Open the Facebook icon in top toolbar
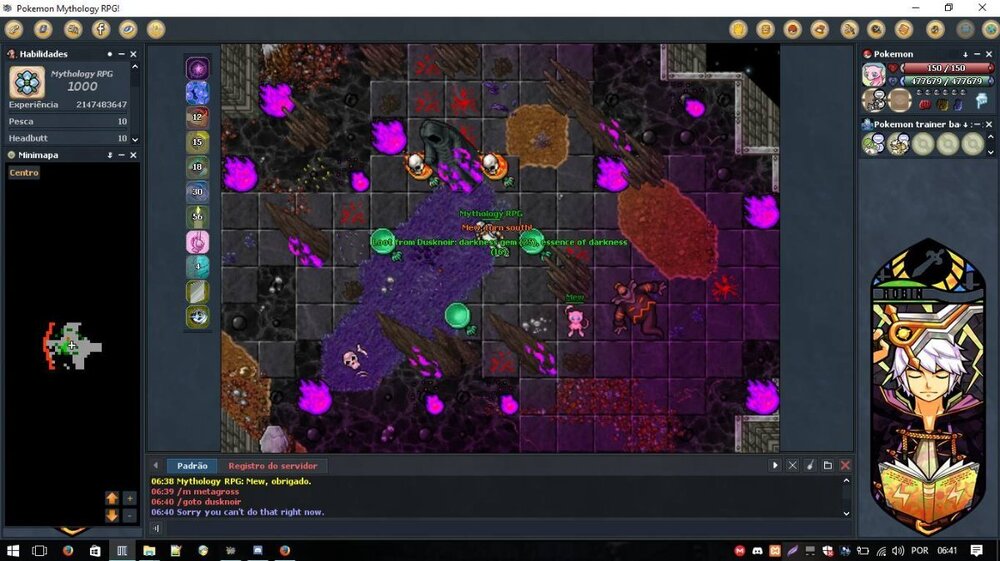 (101, 29)
